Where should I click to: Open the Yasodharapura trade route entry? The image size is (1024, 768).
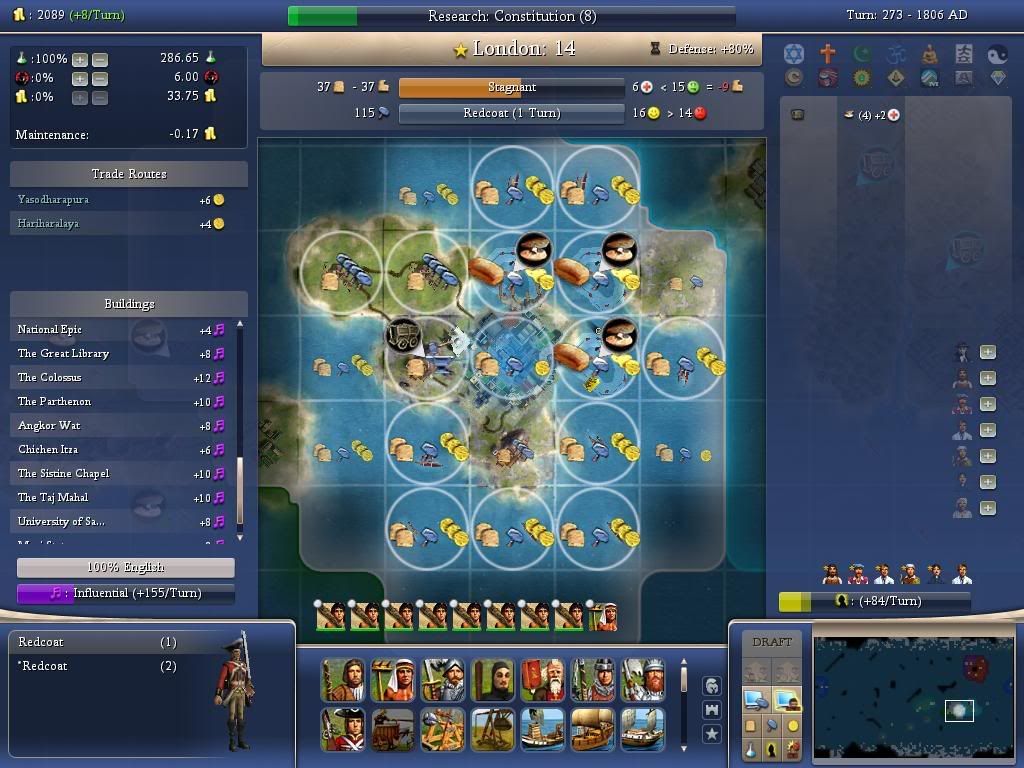pos(53,200)
